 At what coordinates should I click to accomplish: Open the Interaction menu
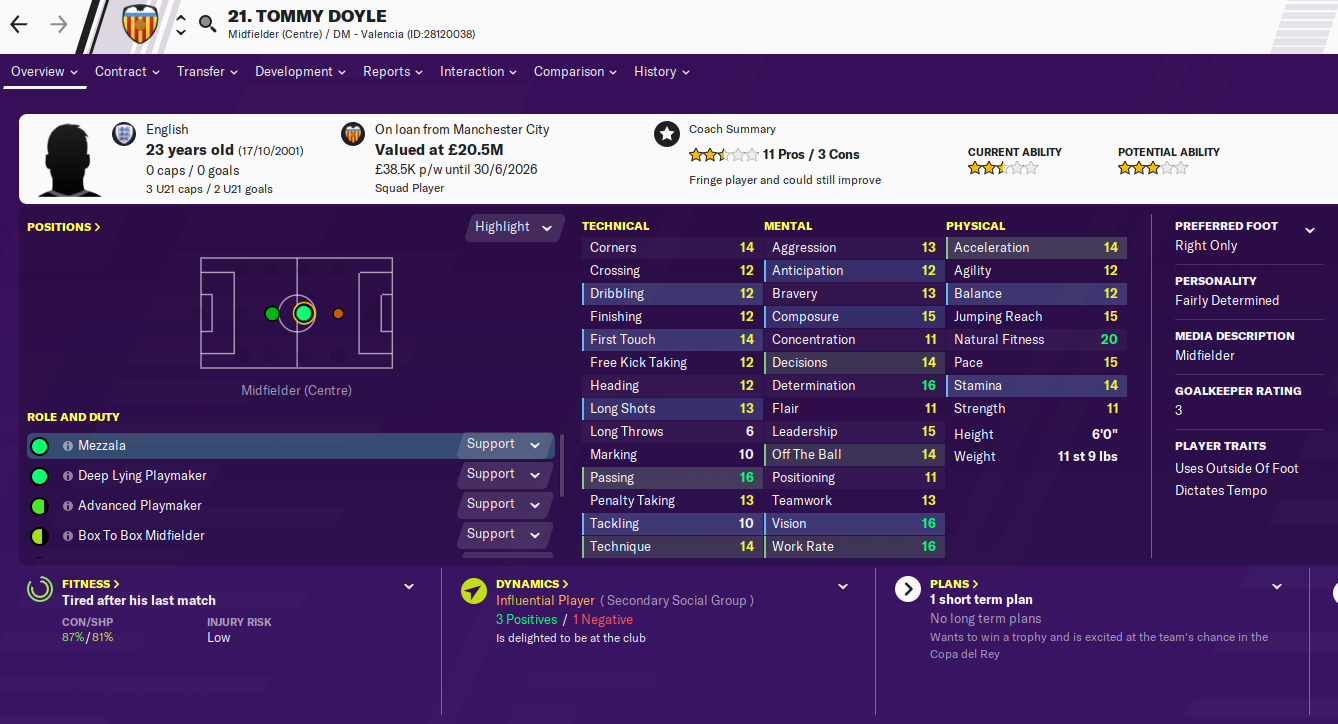coord(478,72)
